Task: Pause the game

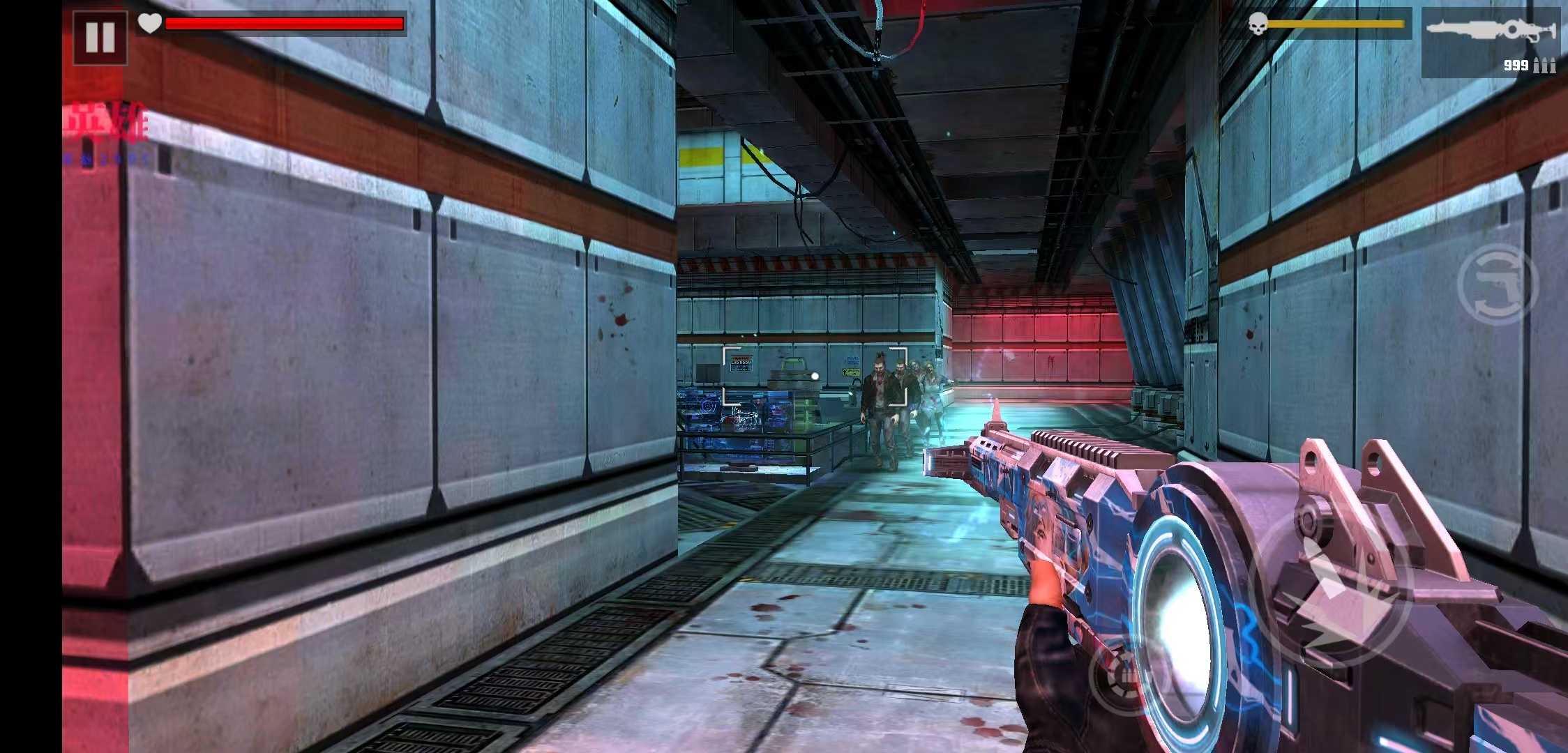Action: [x=100, y=38]
